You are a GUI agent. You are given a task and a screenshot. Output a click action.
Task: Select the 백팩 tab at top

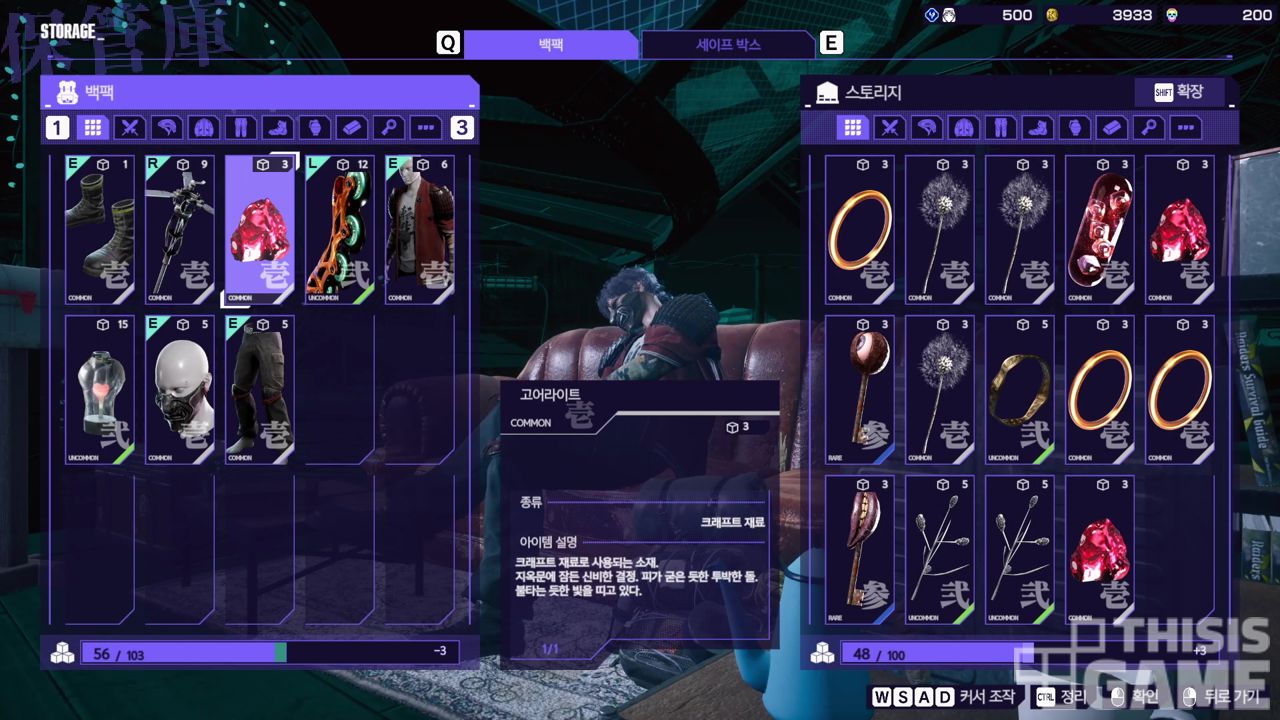pos(550,45)
